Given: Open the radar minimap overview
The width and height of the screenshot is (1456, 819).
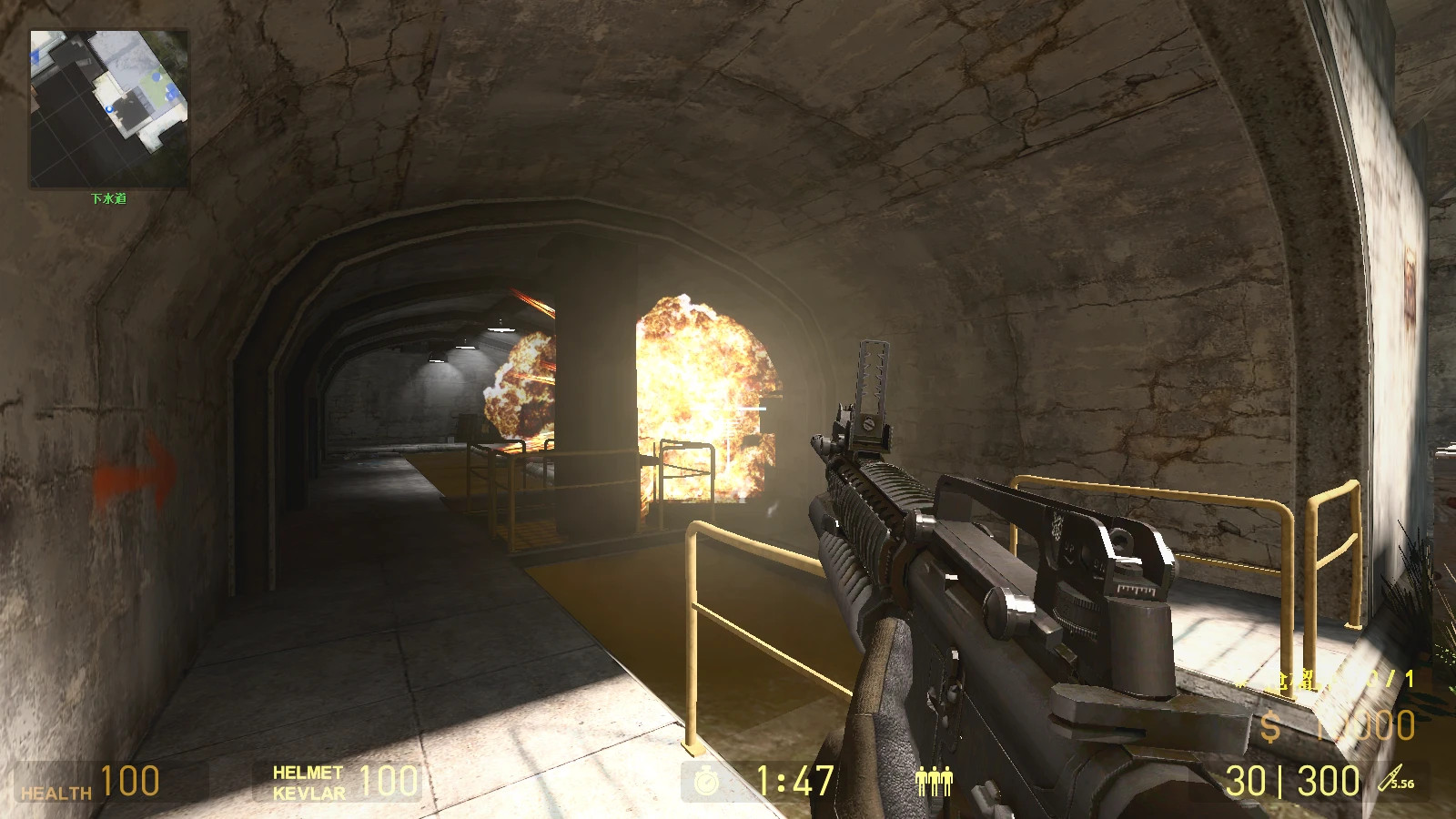Looking at the screenshot, I should click(109, 105).
